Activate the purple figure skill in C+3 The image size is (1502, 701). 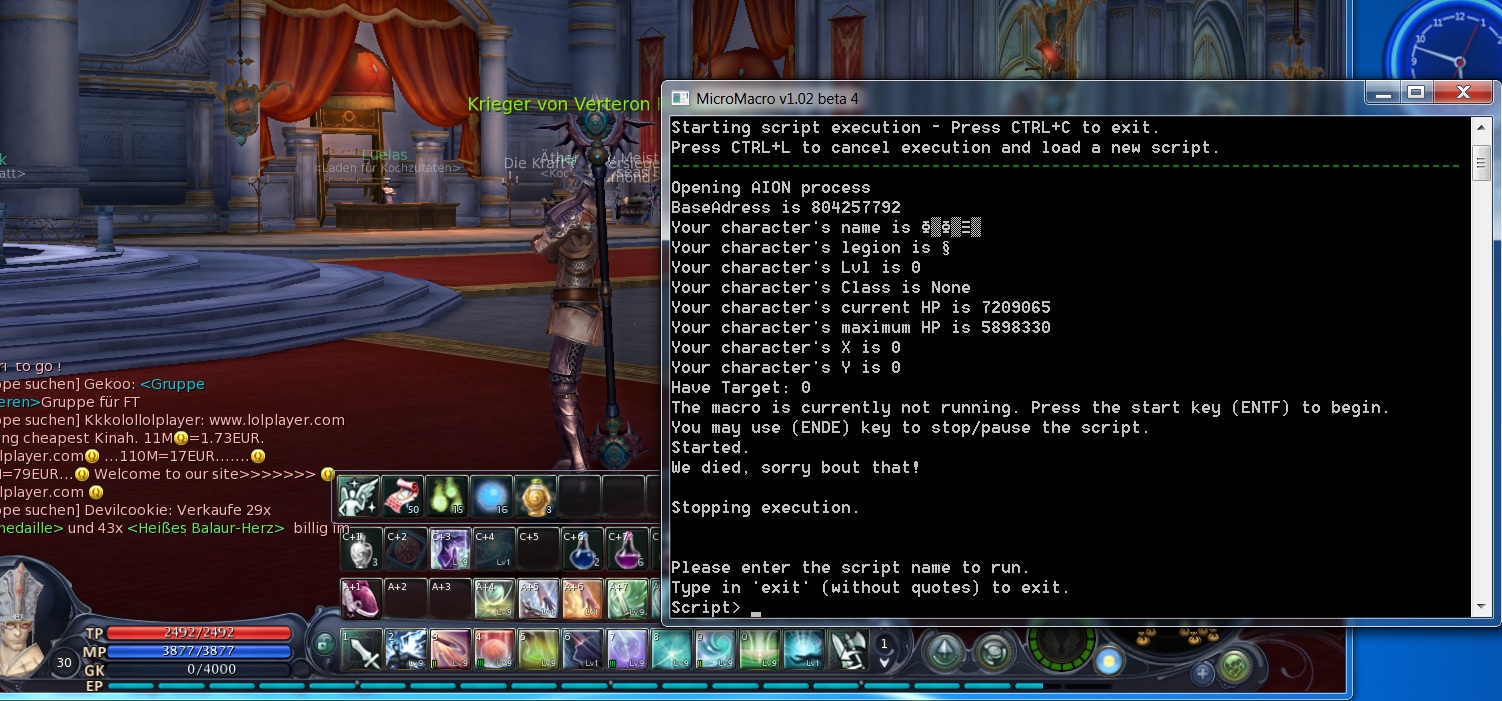449,549
